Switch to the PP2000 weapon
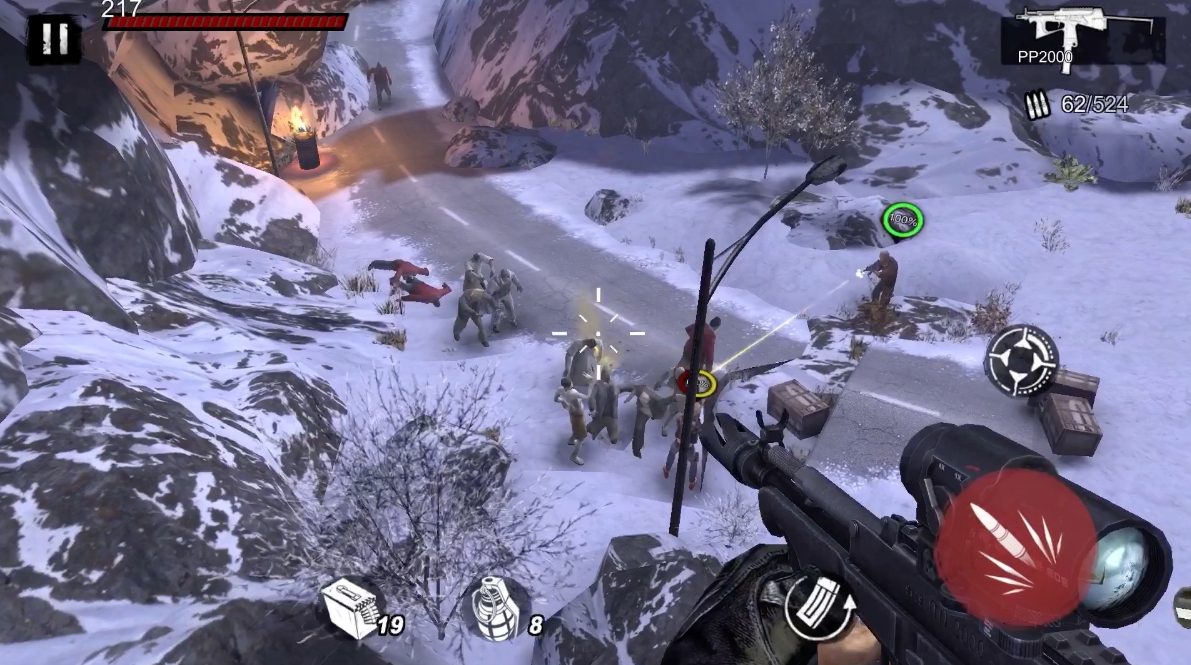The height and width of the screenshot is (665, 1191). [x=1082, y=35]
